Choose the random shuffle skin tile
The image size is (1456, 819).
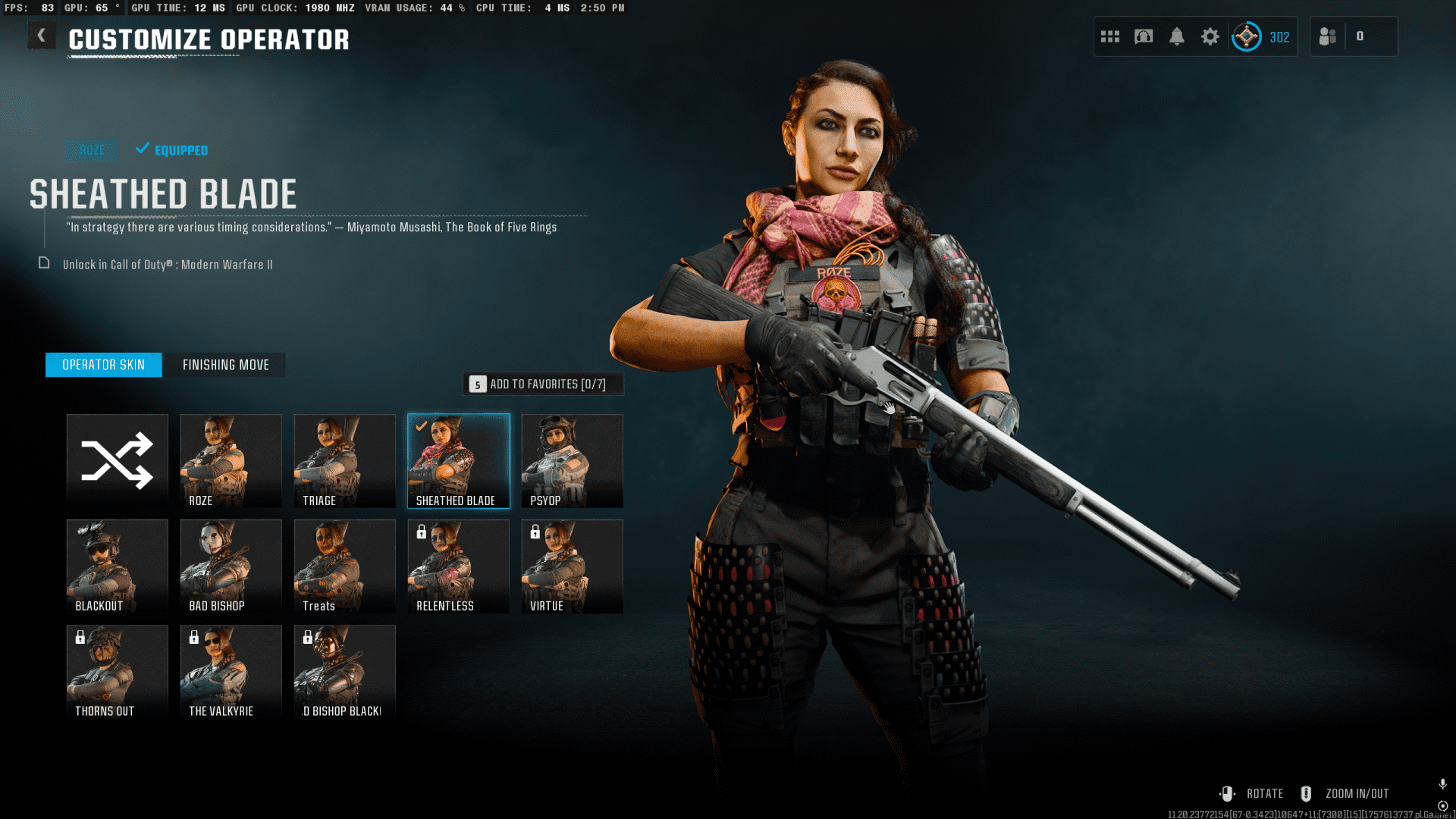[x=118, y=461]
